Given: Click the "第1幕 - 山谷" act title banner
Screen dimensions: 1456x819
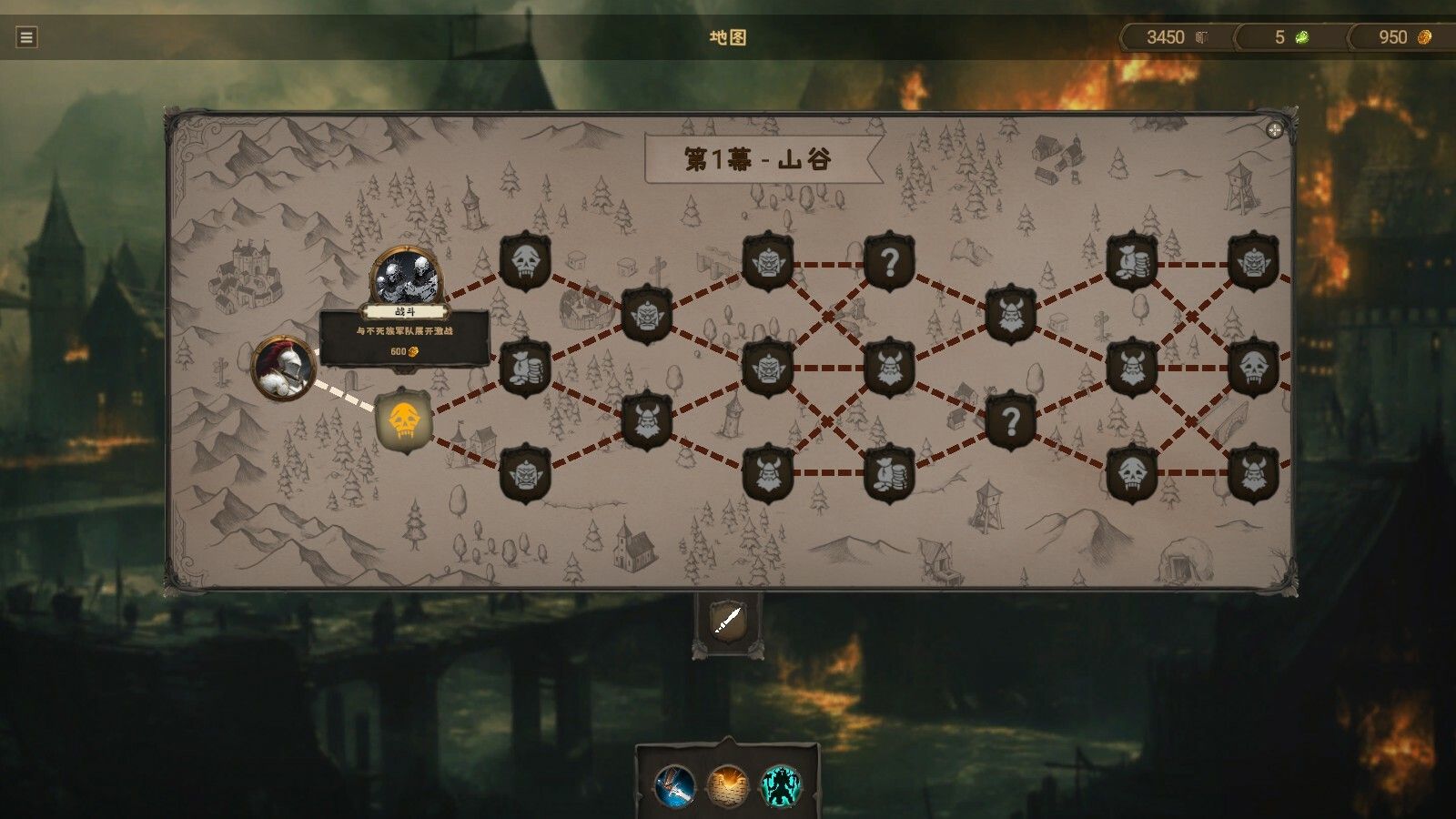Looking at the screenshot, I should [x=763, y=157].
